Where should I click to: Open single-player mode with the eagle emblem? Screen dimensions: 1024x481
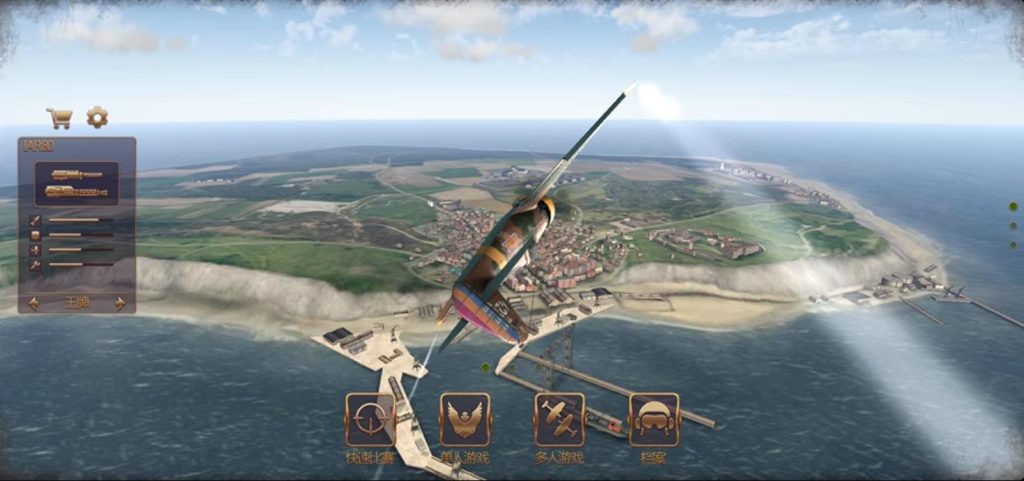pyautogui.click(x=465, y=419)
